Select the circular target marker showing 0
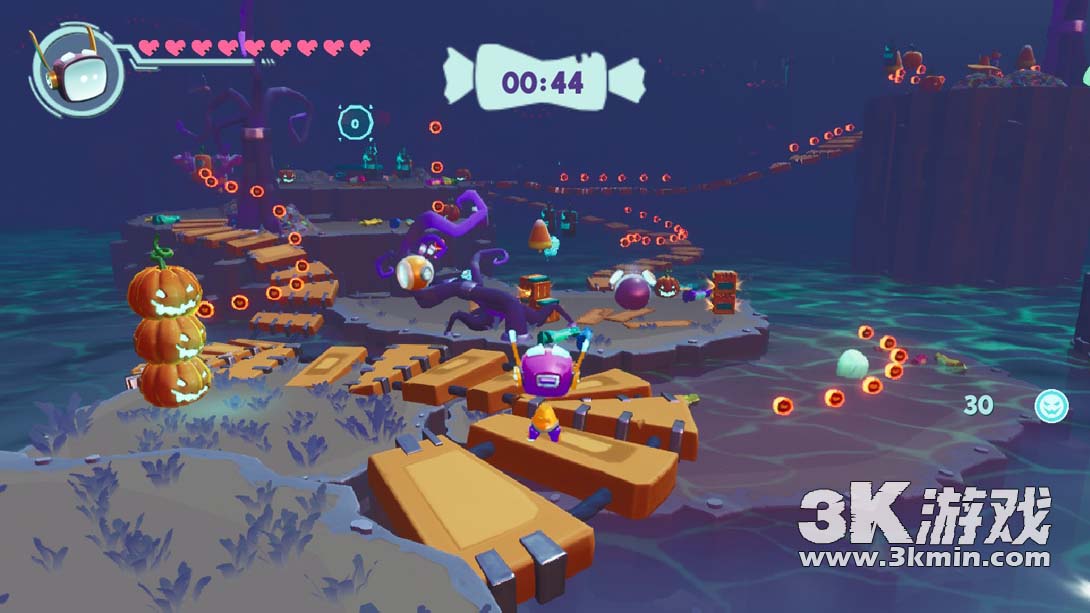The height and width of the screenshot is (613, 1090). [354, 123]
